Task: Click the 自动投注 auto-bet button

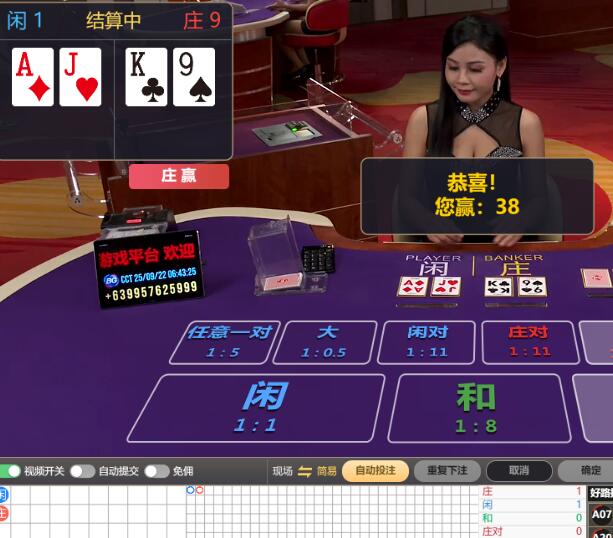Action: [x=375, y=471]
